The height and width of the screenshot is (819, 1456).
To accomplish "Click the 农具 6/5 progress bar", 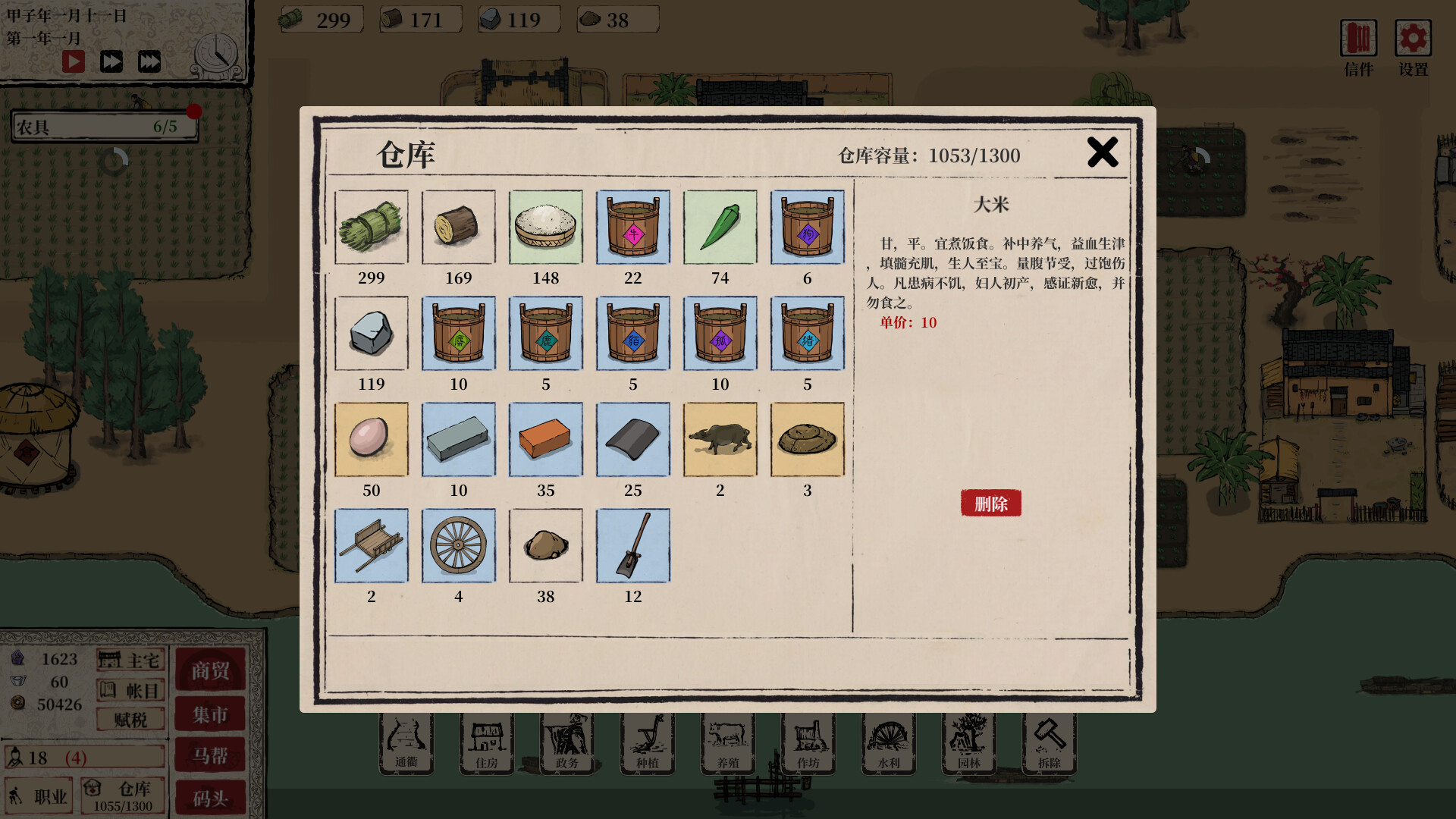I will pyautogui.click(x=103, y=126).
